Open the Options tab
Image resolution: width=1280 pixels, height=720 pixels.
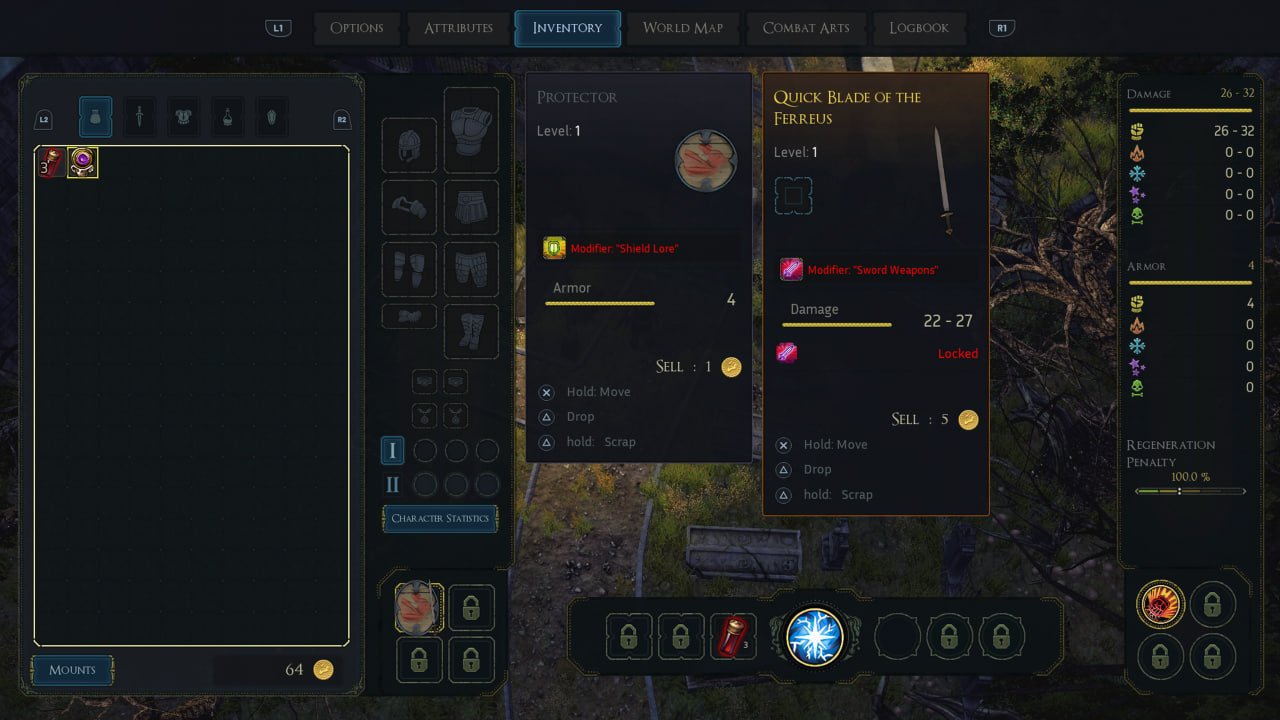pos(356,28)
